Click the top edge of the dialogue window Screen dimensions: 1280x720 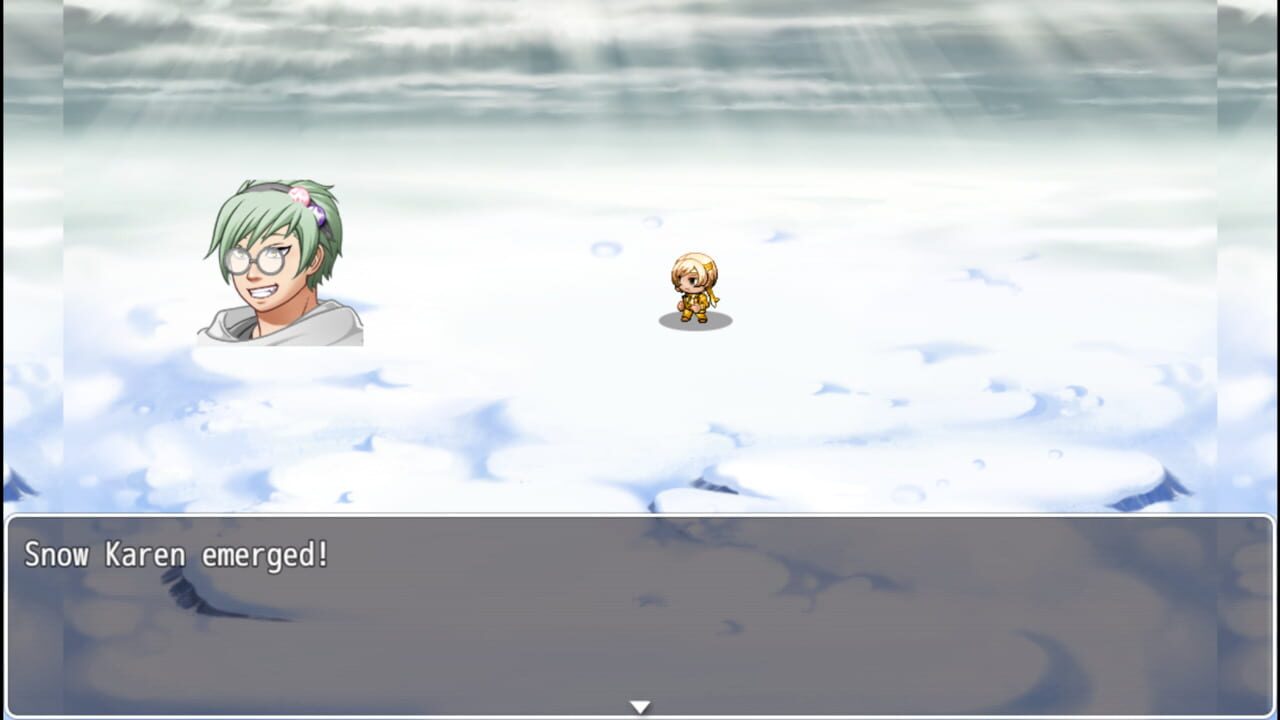[x=640, y=516]
